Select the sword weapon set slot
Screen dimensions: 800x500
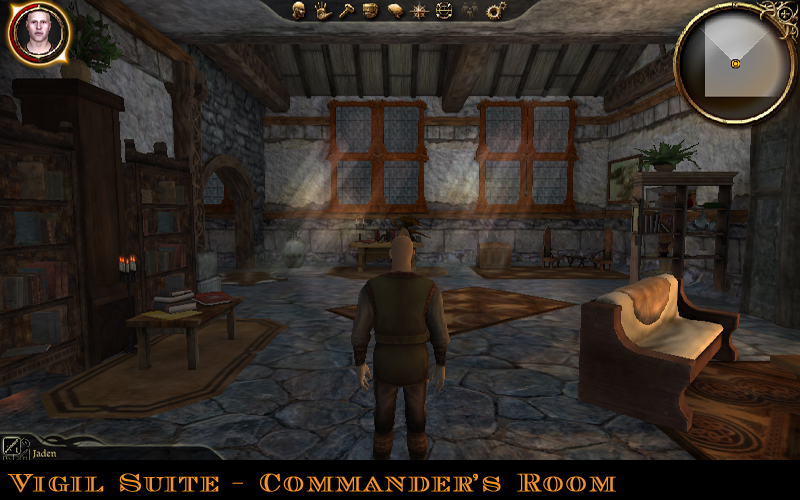tap(12, 447)
